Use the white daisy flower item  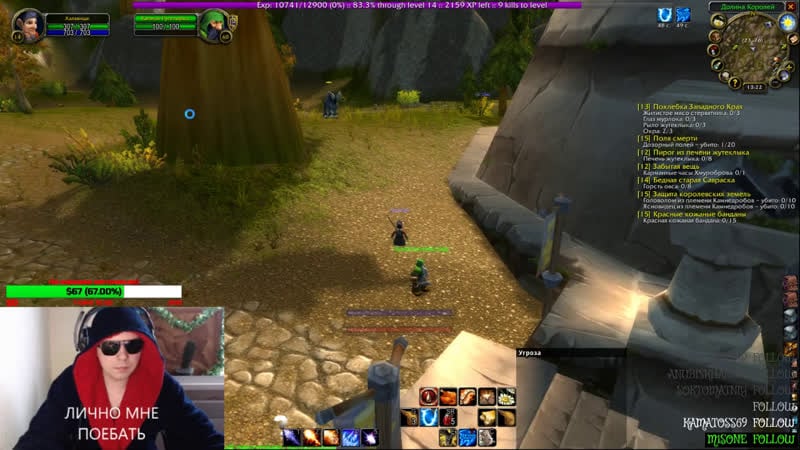507,397
